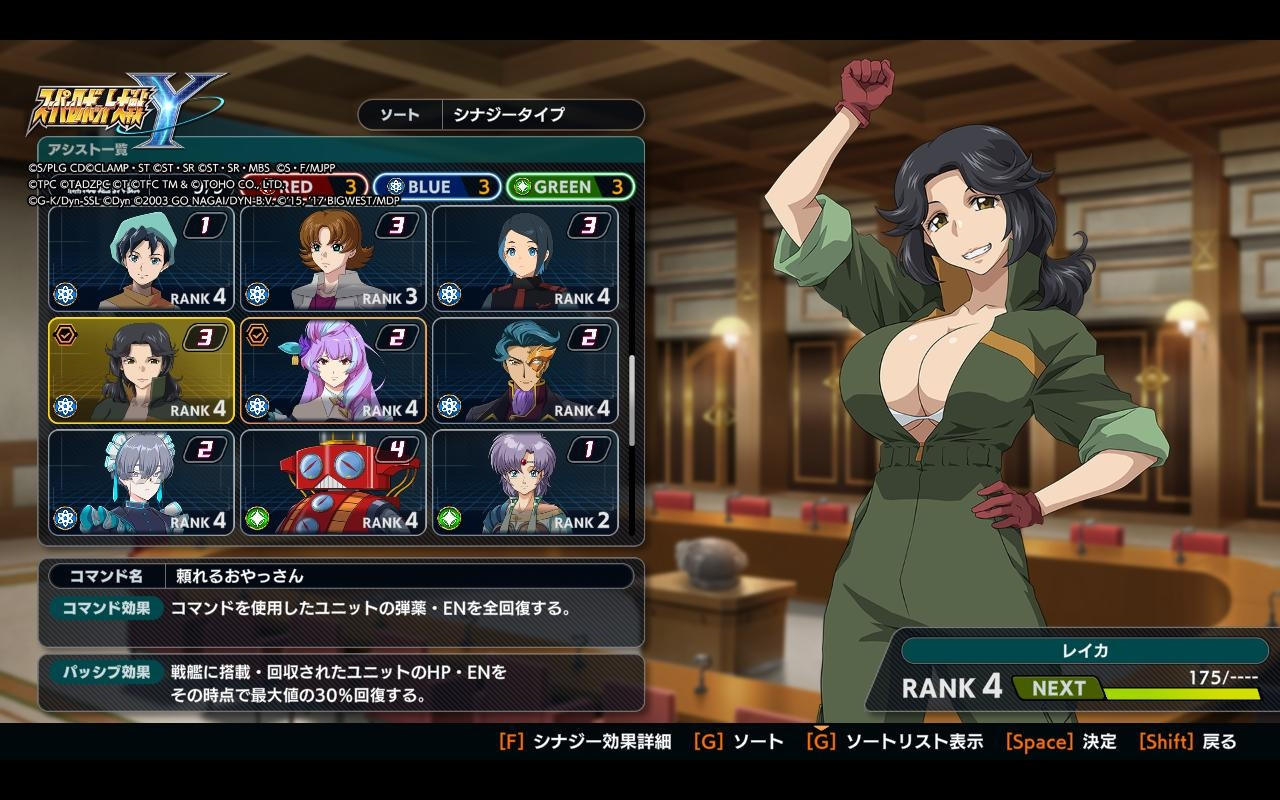This screenshot has height=800, width=1280.
Task: Show synergy effect details
Action: pyautogui.click(x=585, y=742)
